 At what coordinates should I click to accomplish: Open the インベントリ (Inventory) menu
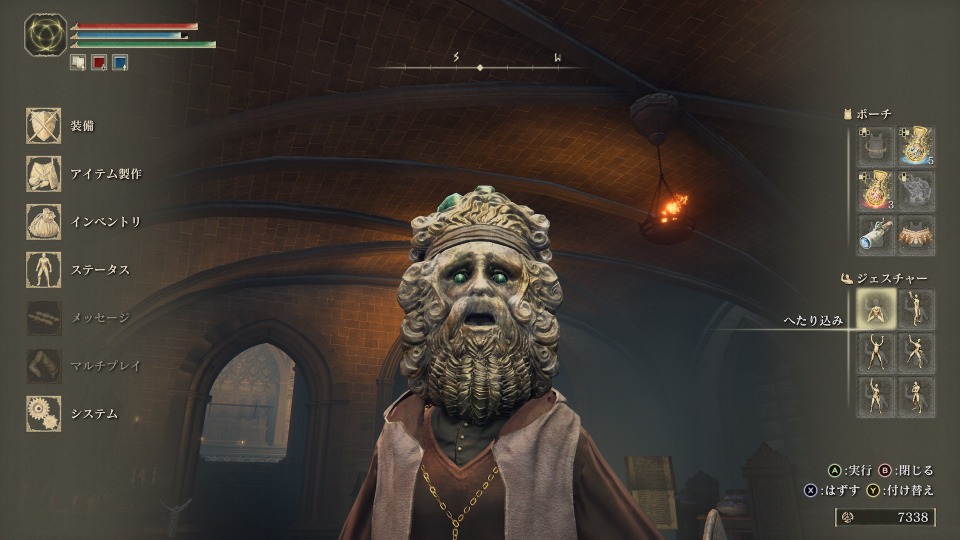pos(45,222)
